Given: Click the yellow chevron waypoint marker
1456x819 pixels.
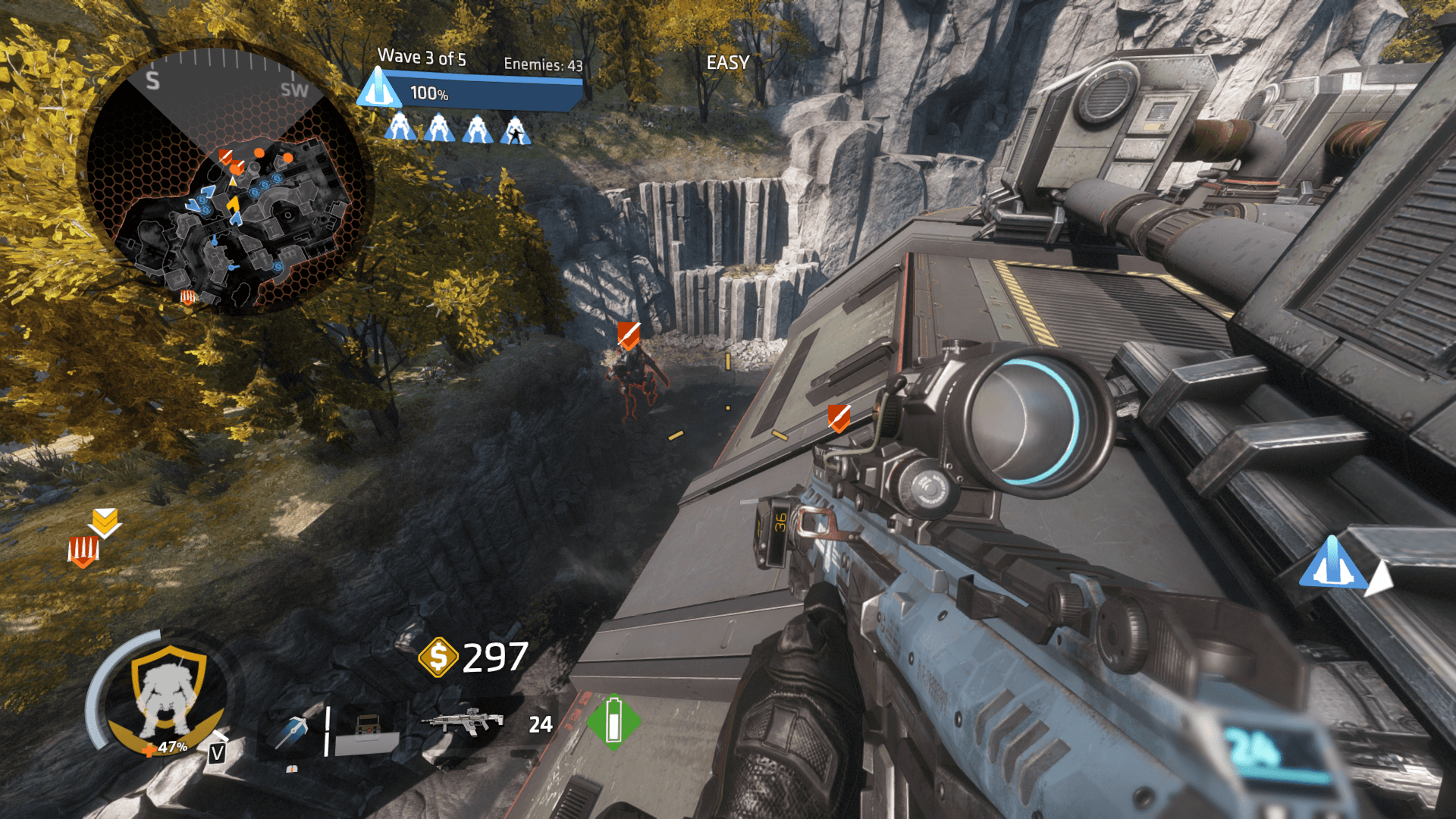Looking at the screenshot, I should pyautogui.click(x=105, y=522).
